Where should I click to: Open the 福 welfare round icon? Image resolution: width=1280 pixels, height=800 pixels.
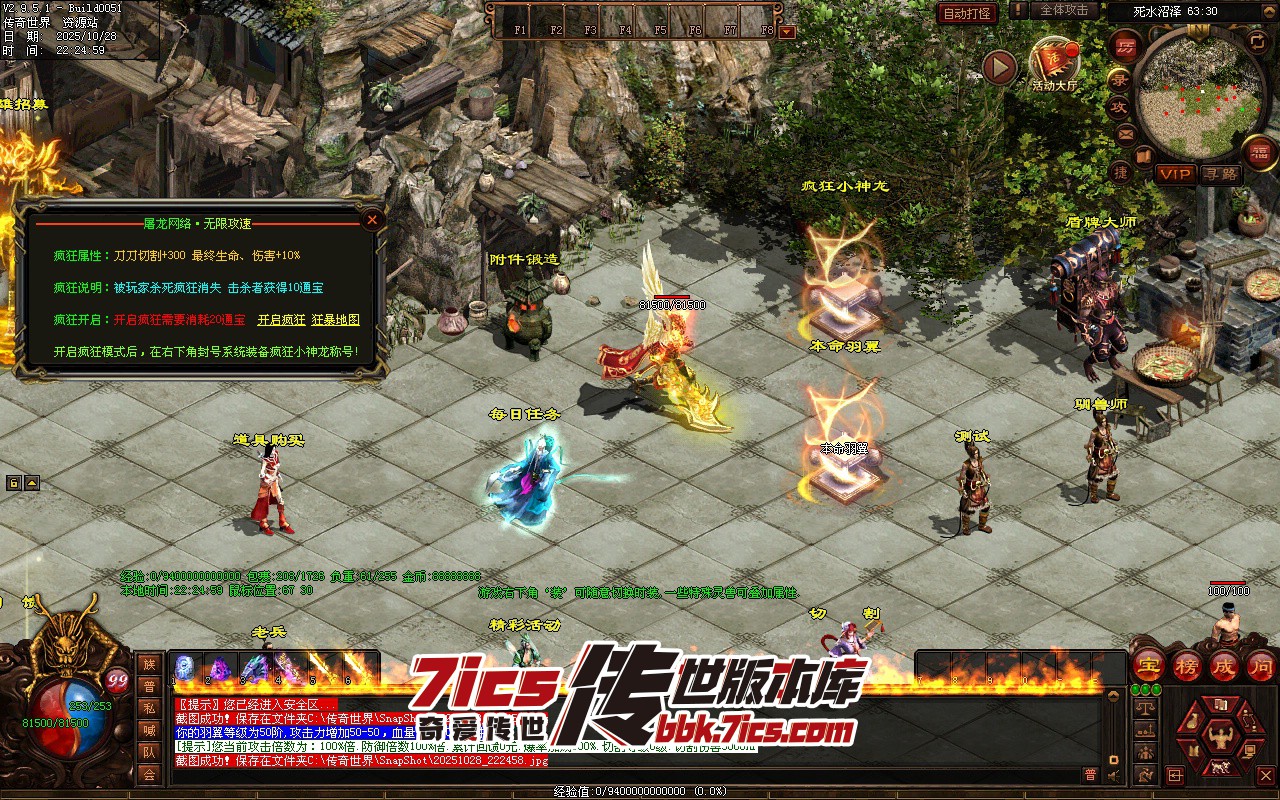pos(1260,153)
